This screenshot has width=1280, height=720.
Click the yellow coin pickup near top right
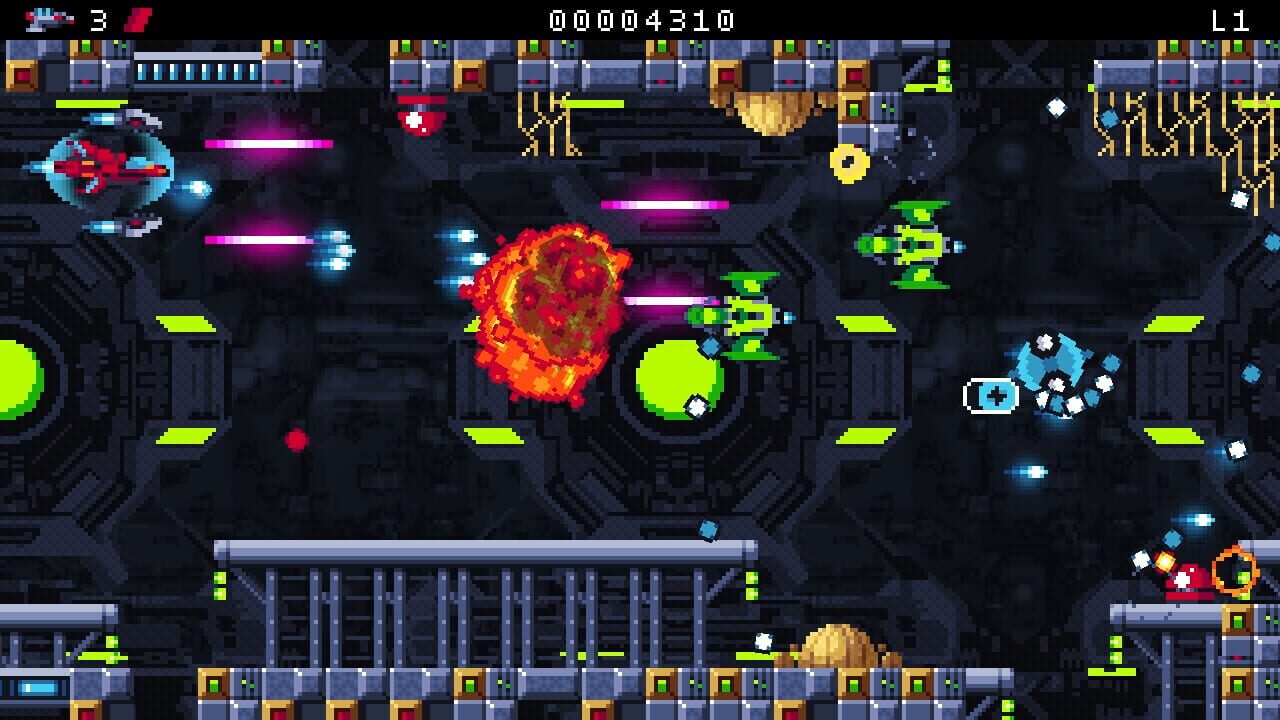pos(847,162)
